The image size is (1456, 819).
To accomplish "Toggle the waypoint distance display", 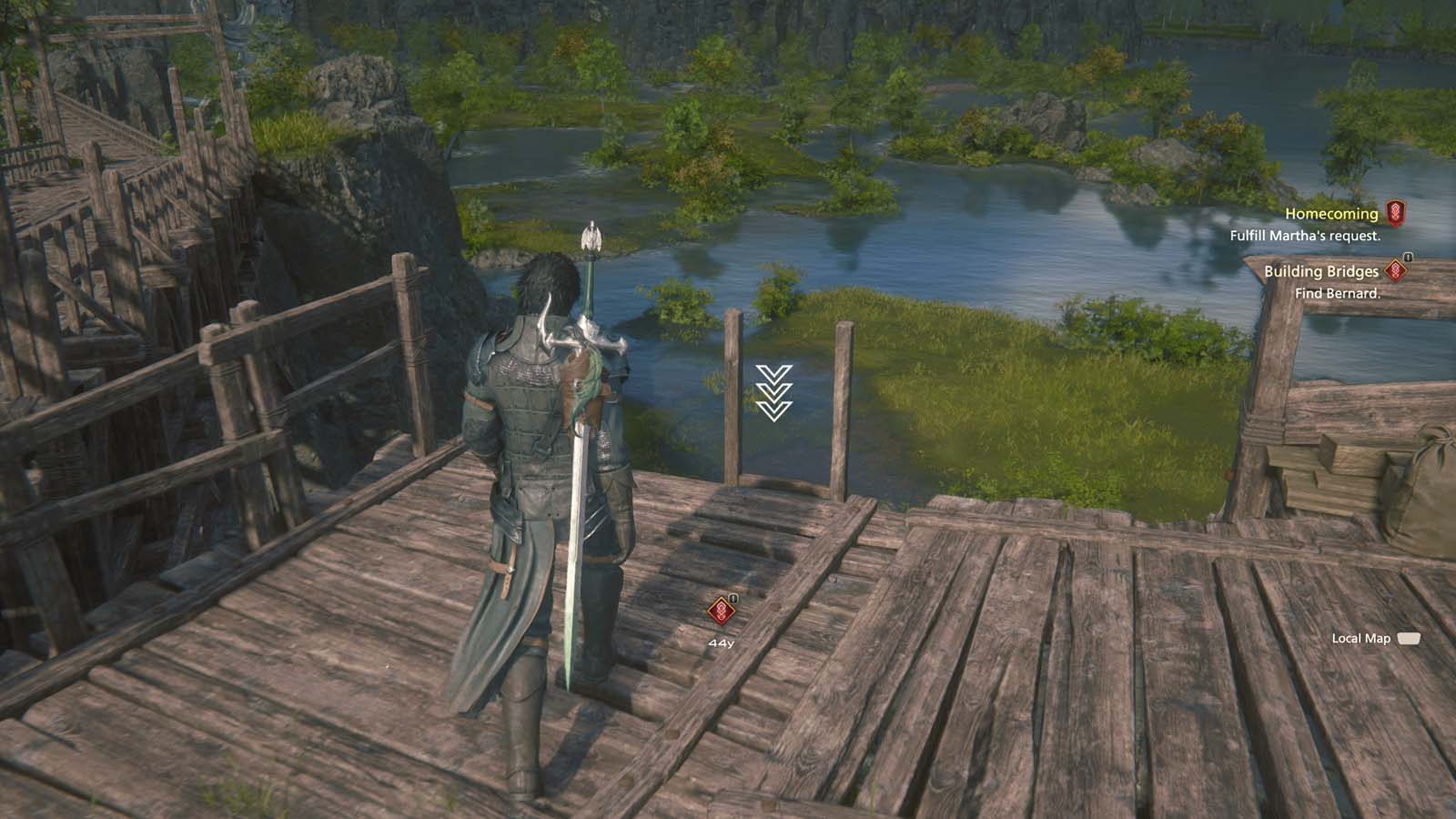I will point(723,643).
